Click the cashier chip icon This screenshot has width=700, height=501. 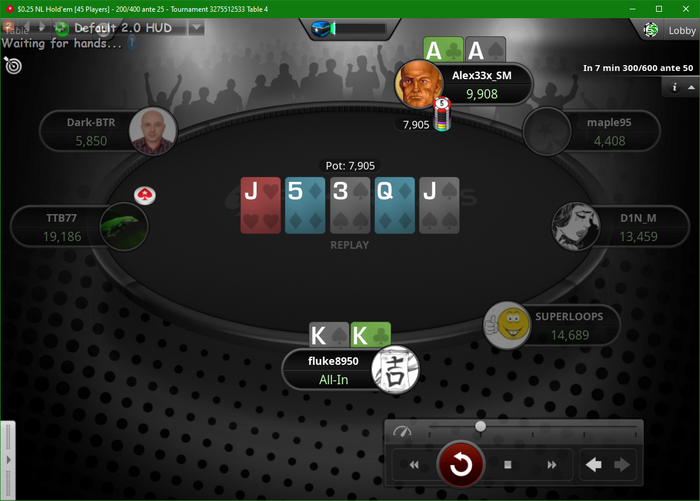651,31
